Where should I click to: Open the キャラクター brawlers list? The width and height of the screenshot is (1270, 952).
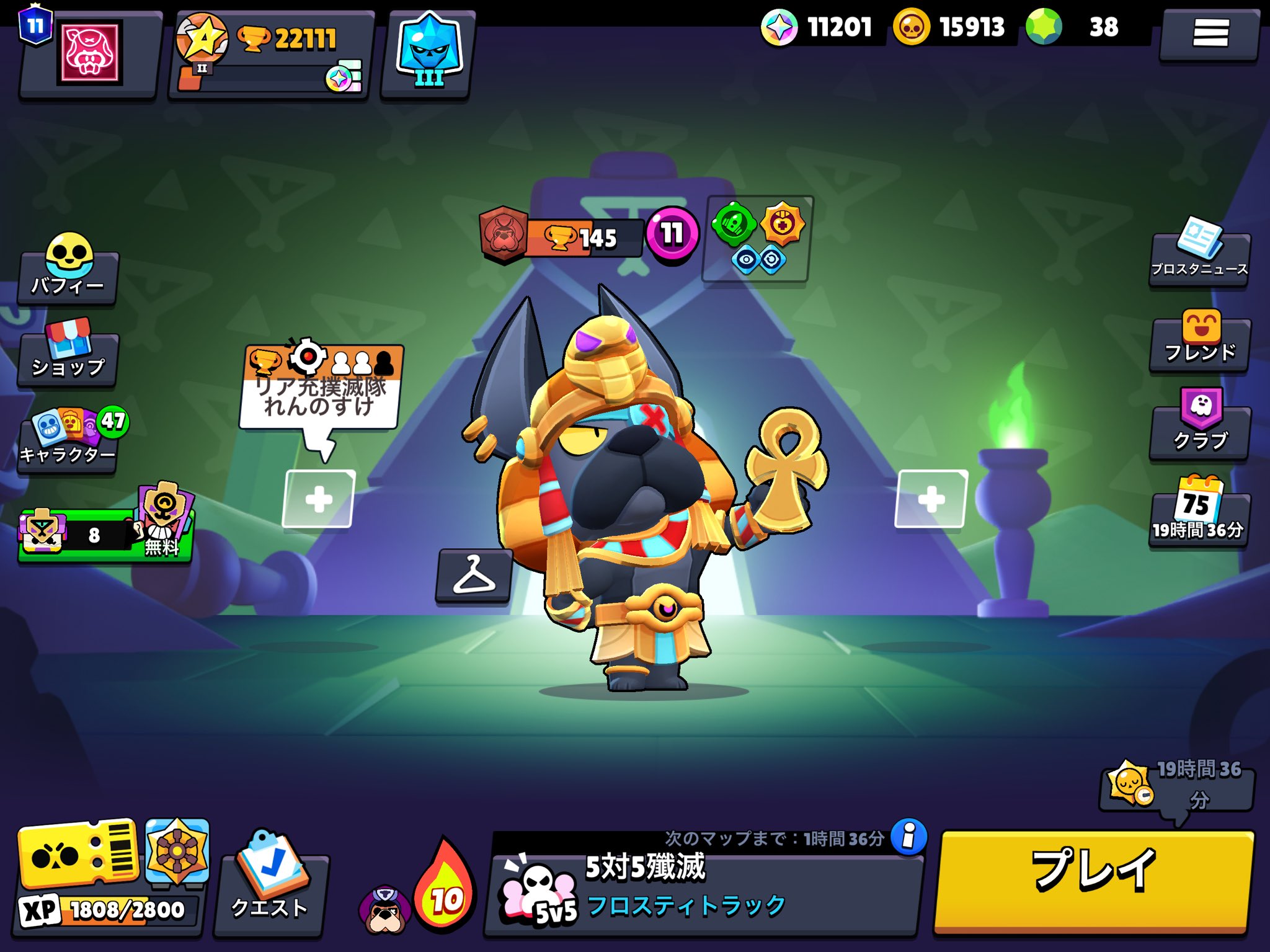click(x=68, y=440)
